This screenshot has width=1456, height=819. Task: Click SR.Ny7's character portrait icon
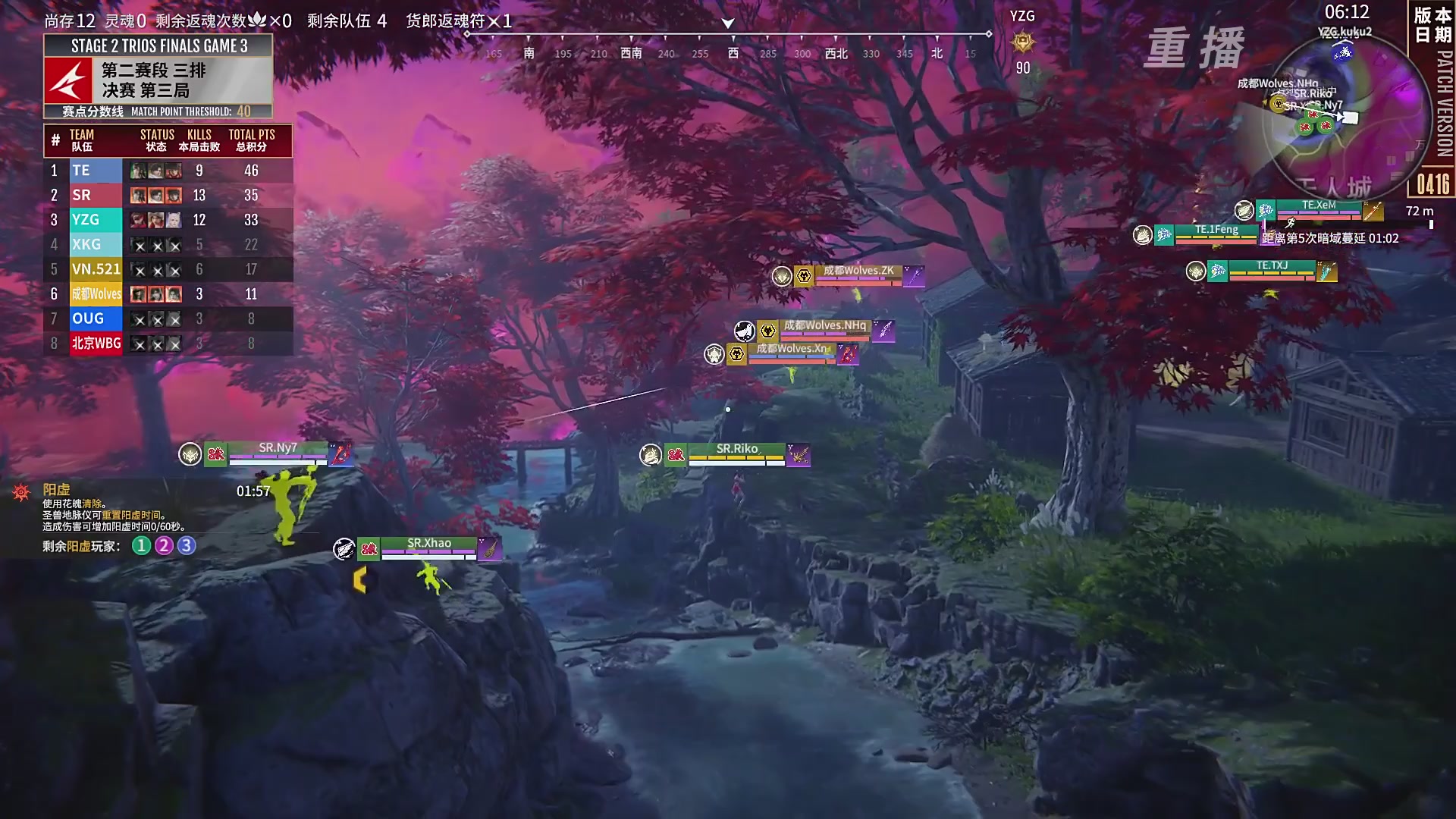point(190,453)
